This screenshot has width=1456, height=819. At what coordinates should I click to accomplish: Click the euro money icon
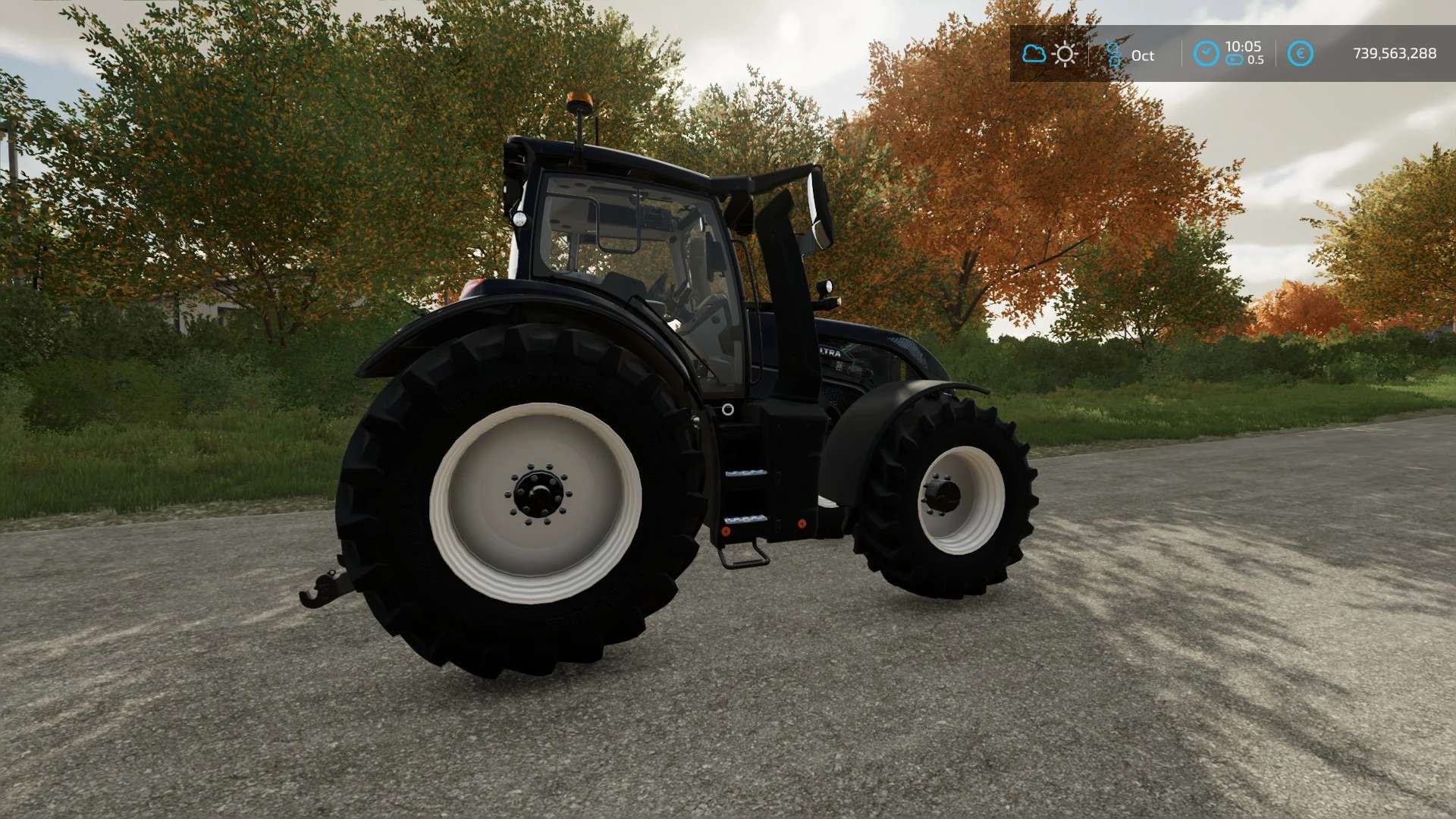1300,54
